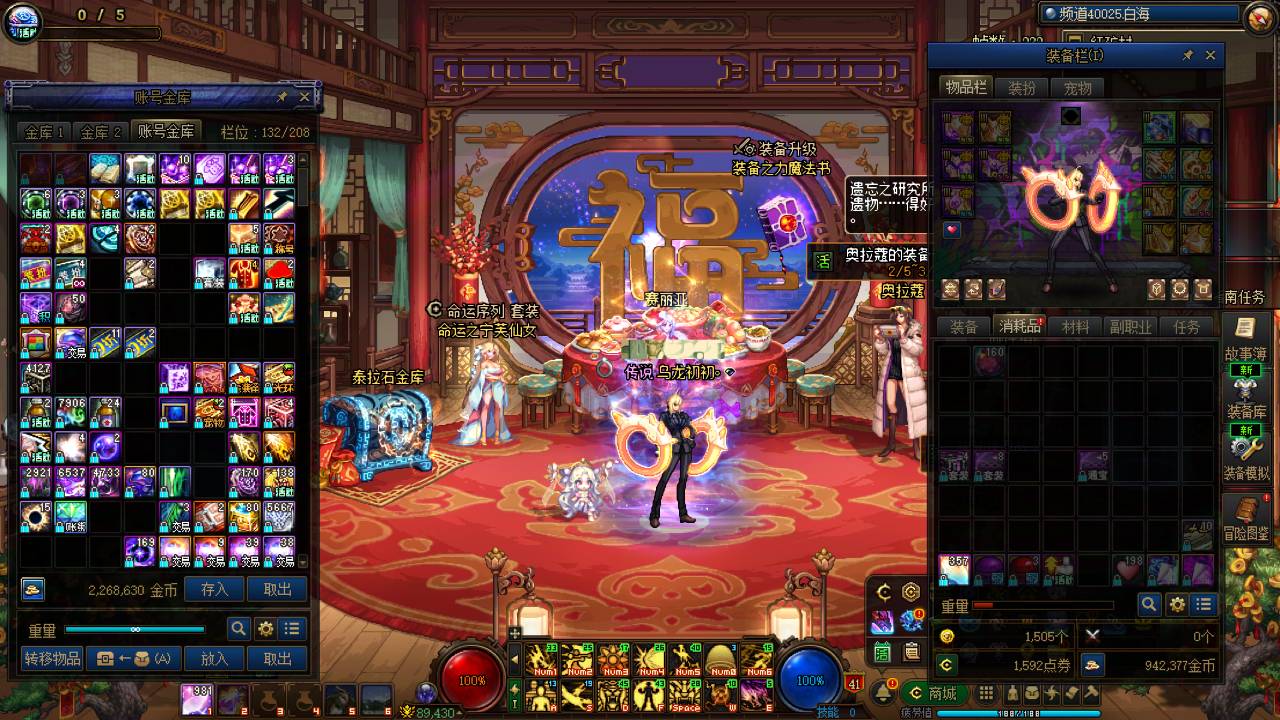
Task: Click the inventory gear settings button
Action: 1177,604
